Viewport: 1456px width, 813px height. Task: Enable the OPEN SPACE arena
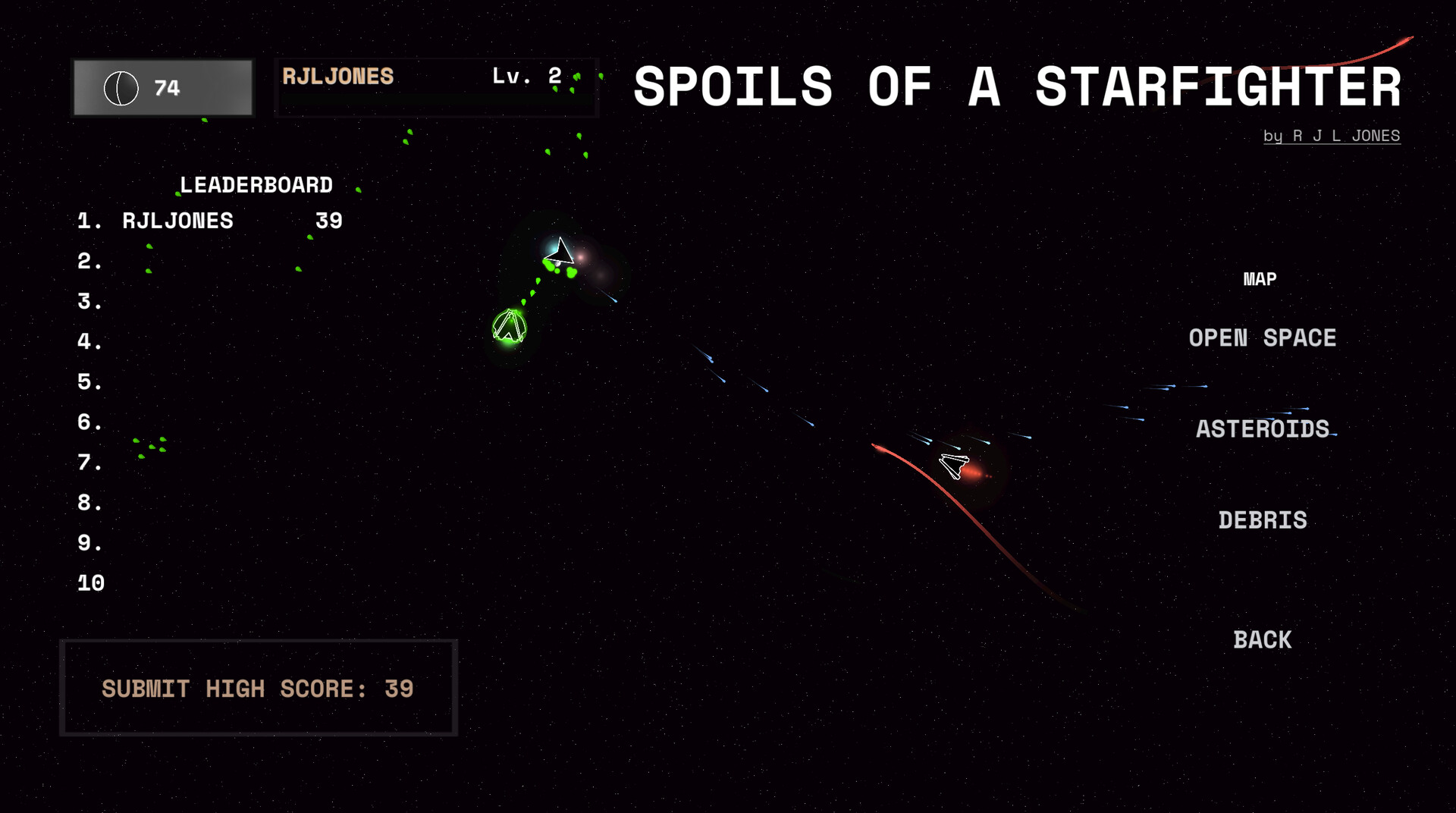[1264, 338]
